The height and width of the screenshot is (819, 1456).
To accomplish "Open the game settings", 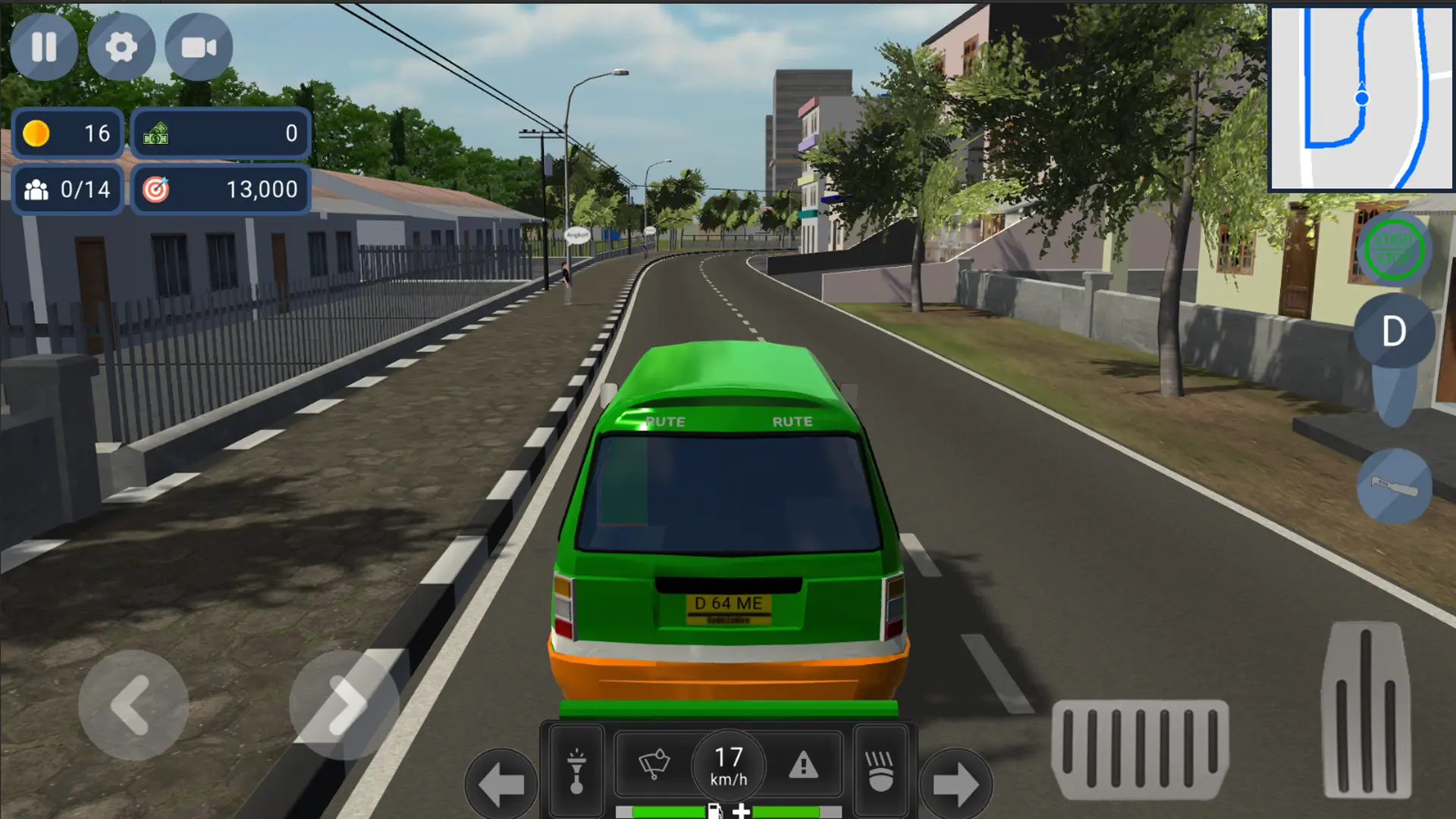I will pyautogui.click(x=121, y=47).
